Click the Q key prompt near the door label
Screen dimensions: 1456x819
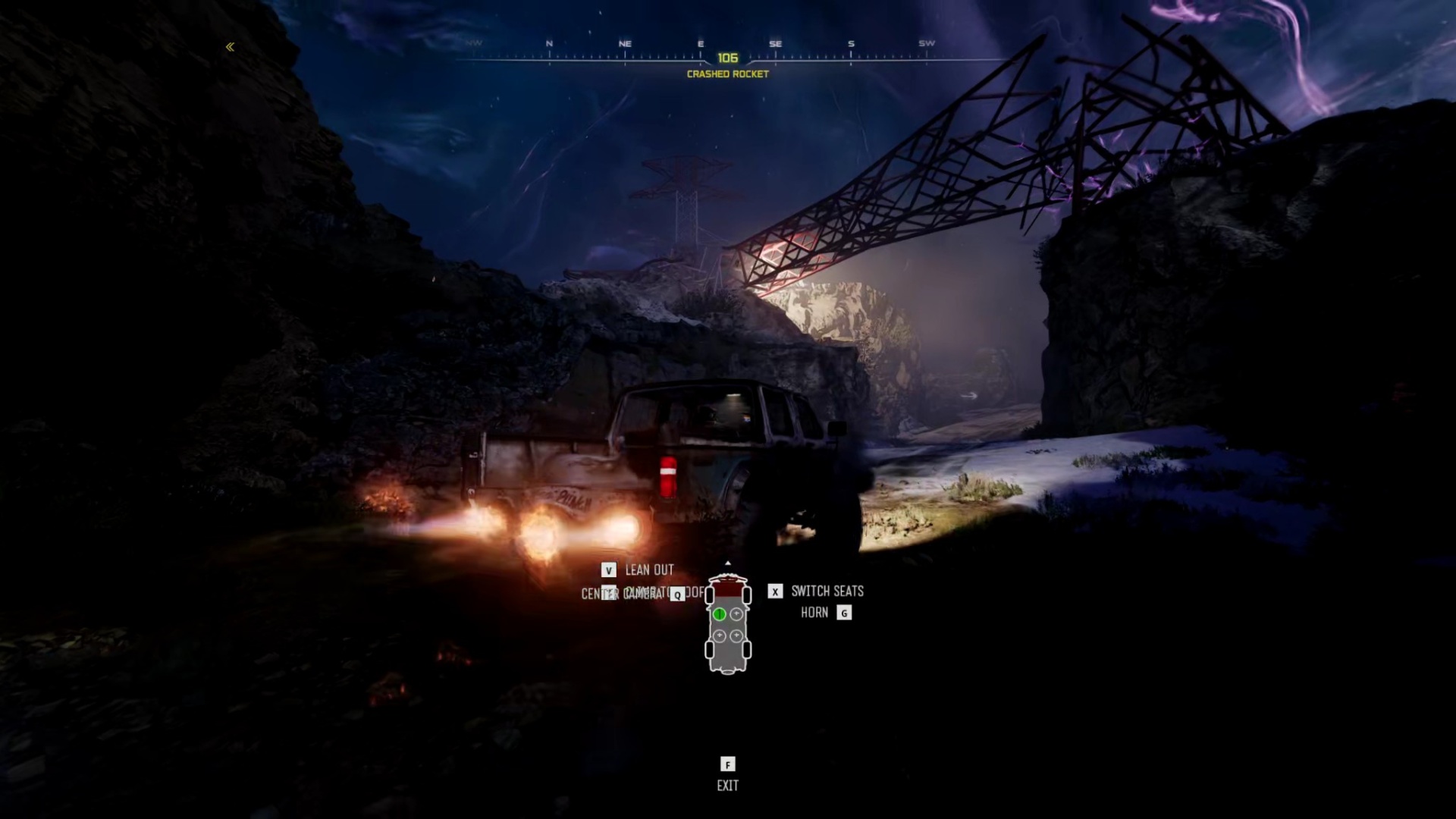(x=677, y=595)
